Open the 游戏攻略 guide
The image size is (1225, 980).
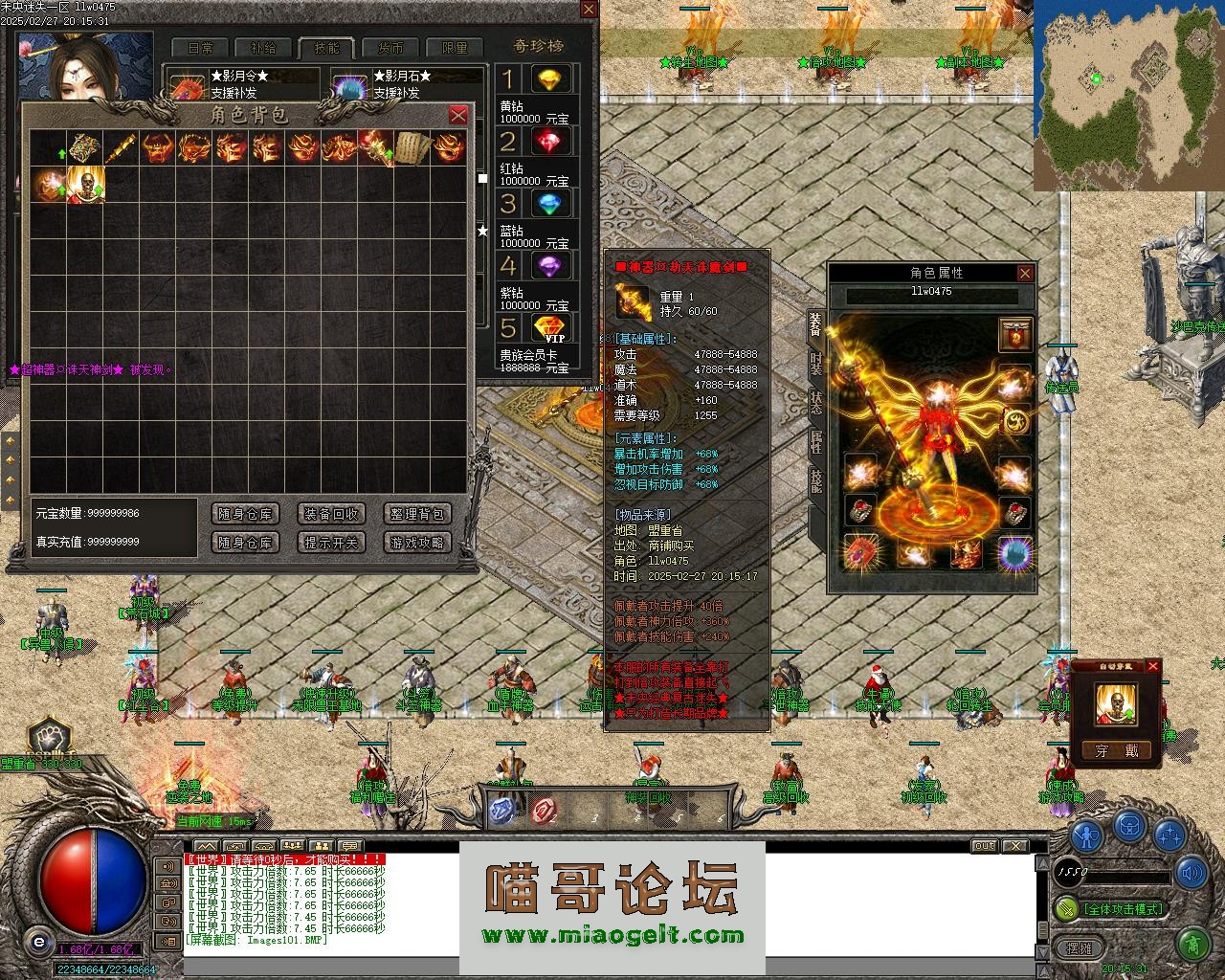pyautogui.click(x=417, y=543)
